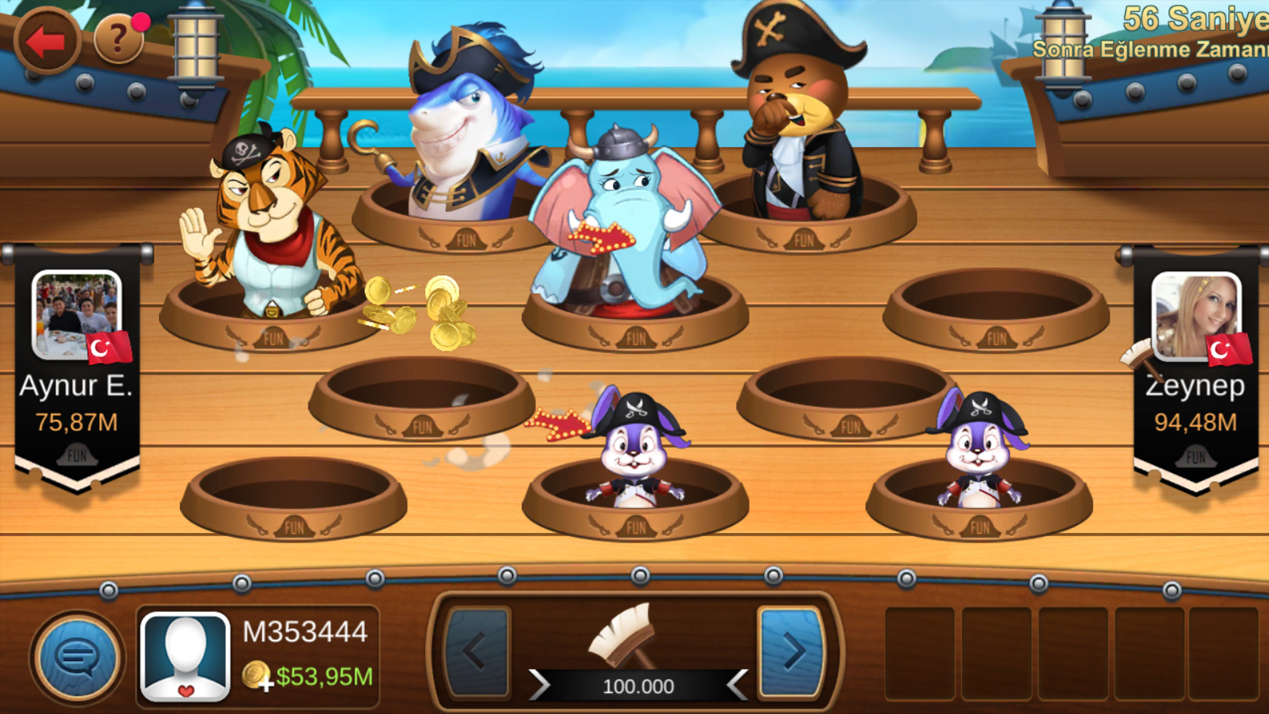The height and width of the screenshot is (714, 1269).
Task: Open the question mark help button
Action: 119,40
